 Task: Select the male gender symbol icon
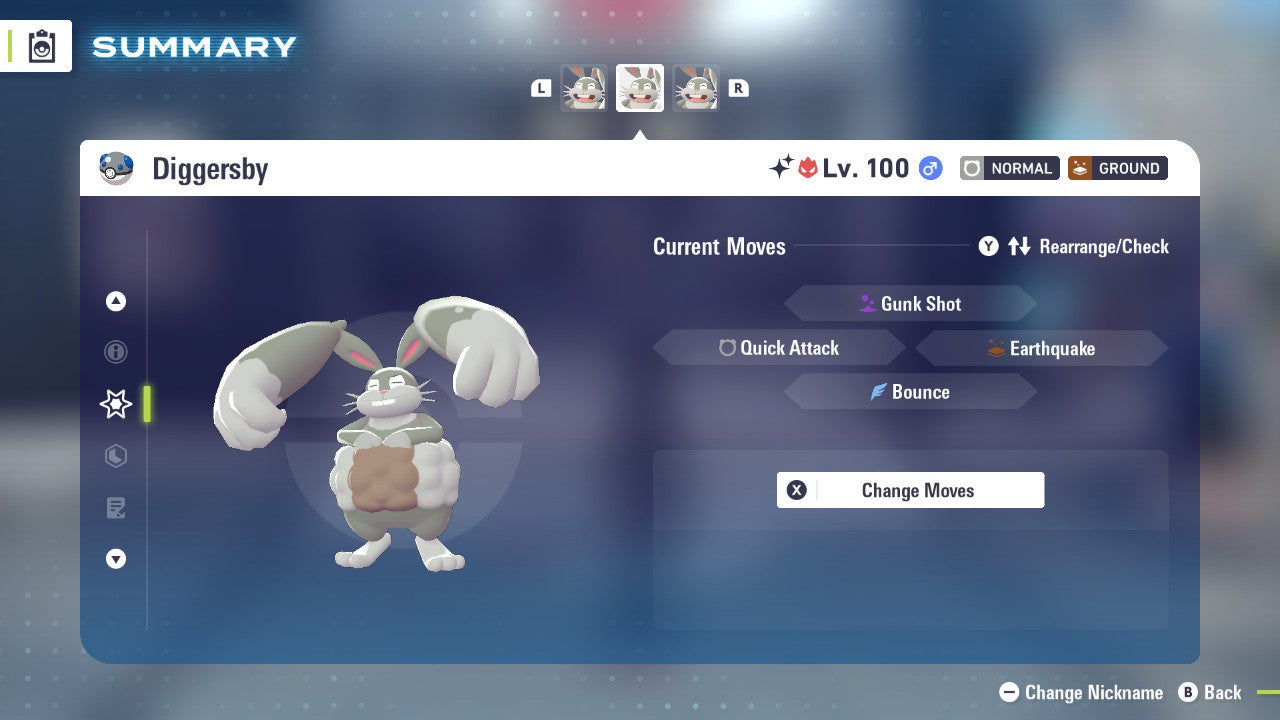click(929, 168)
